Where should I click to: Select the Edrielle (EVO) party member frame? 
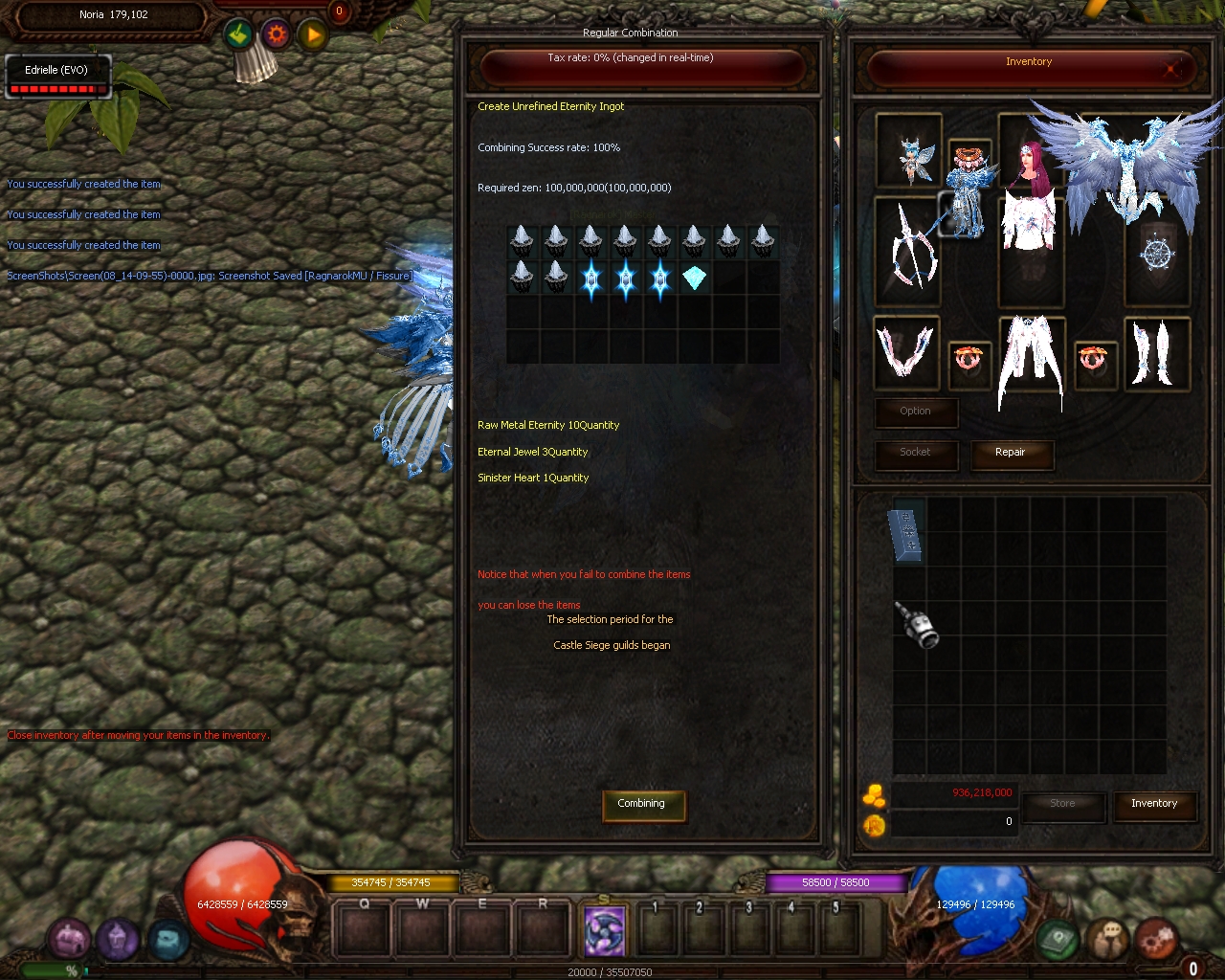pos(57,77)
